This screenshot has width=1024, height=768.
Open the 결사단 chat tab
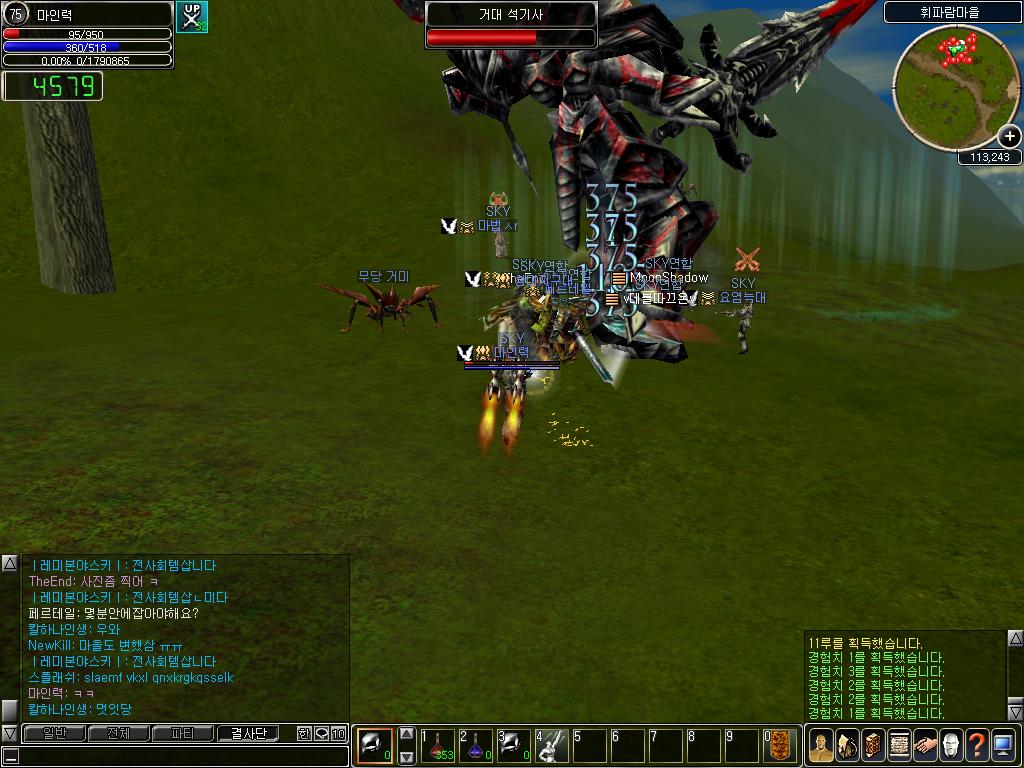point(247,733)
